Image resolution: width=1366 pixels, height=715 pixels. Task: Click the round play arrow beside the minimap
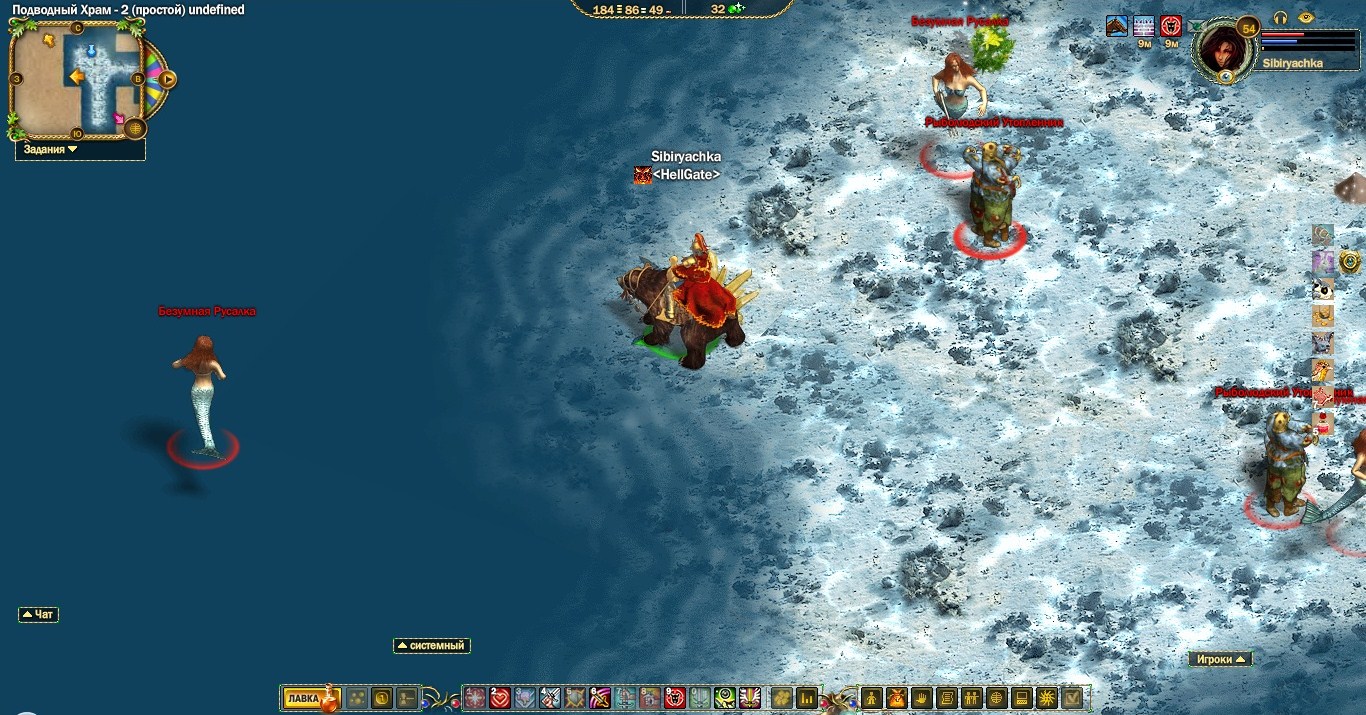pyautogui.click(x=167, y=79)
